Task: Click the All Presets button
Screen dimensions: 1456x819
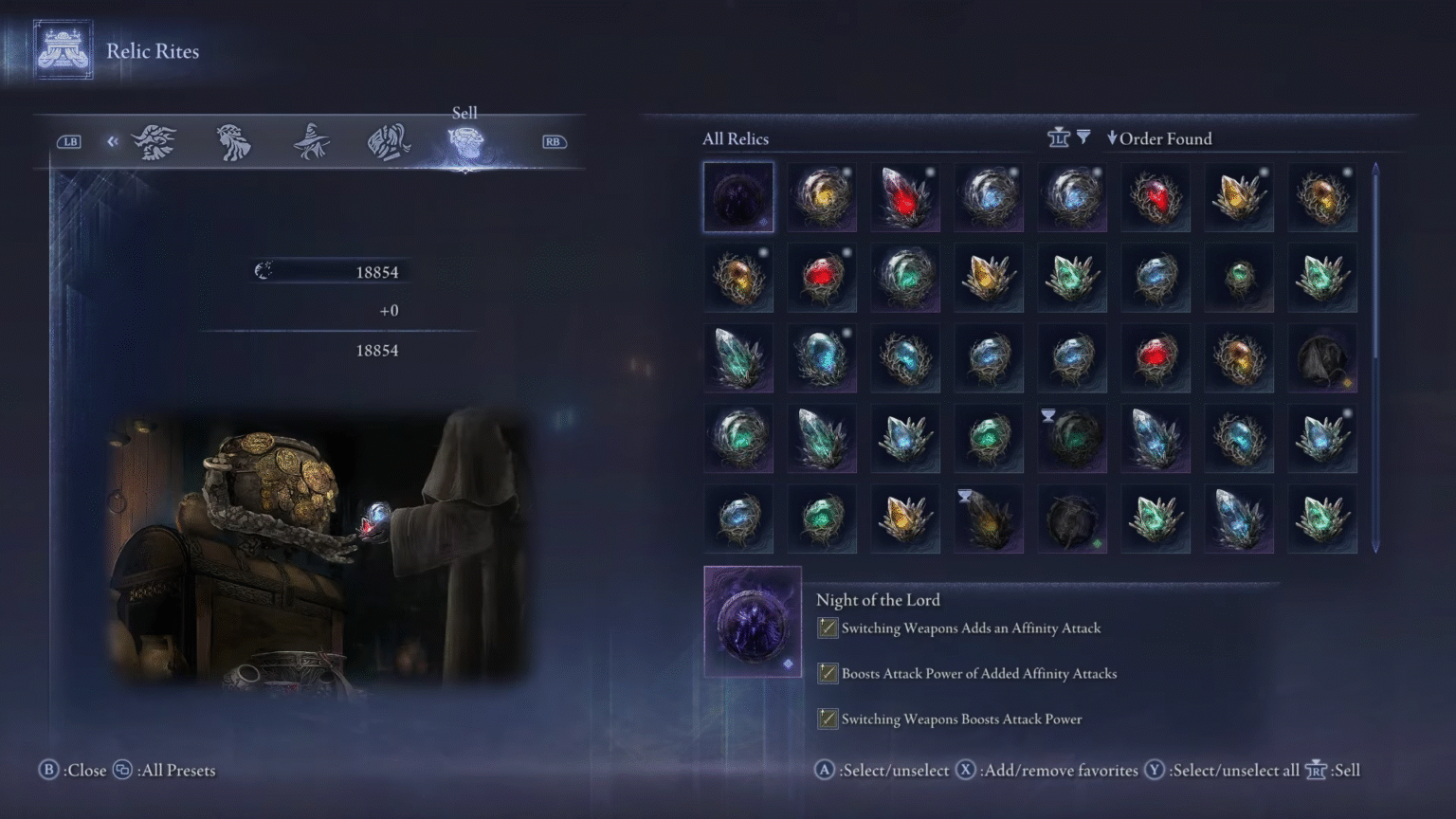Action: (169, 771)
